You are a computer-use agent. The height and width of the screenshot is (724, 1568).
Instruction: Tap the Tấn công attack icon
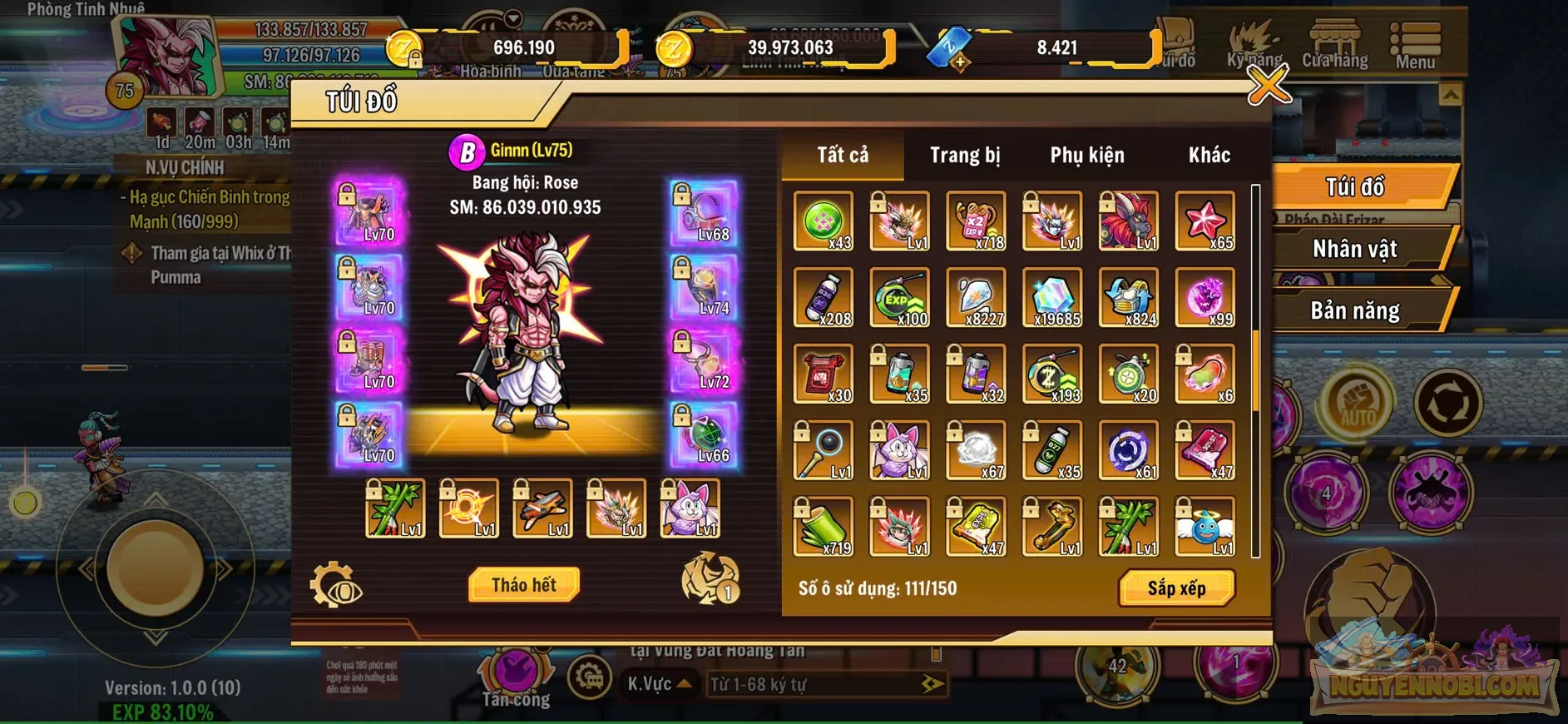[515, 672]
